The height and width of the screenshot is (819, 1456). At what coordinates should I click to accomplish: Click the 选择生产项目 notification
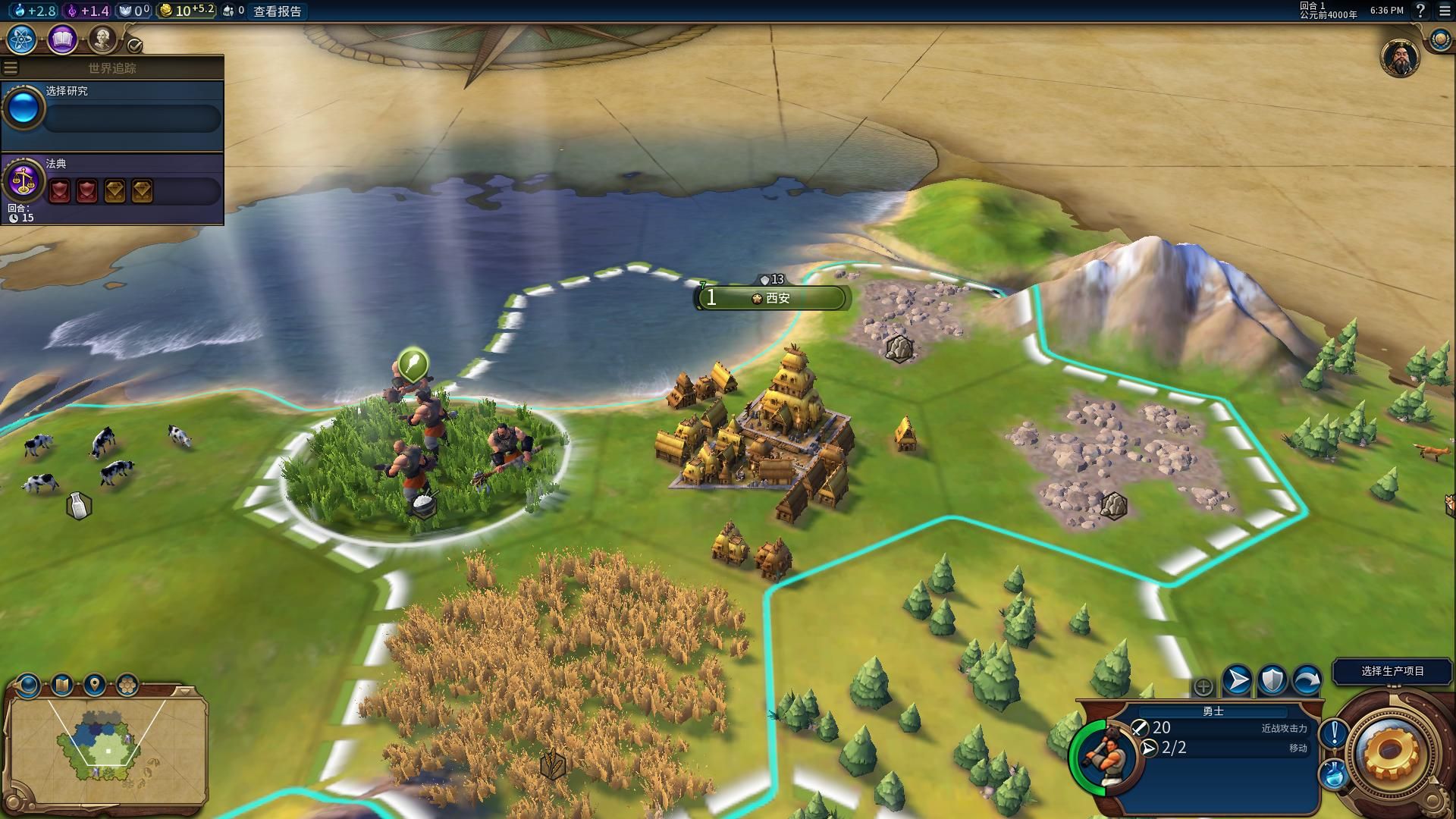(1392, 671)
